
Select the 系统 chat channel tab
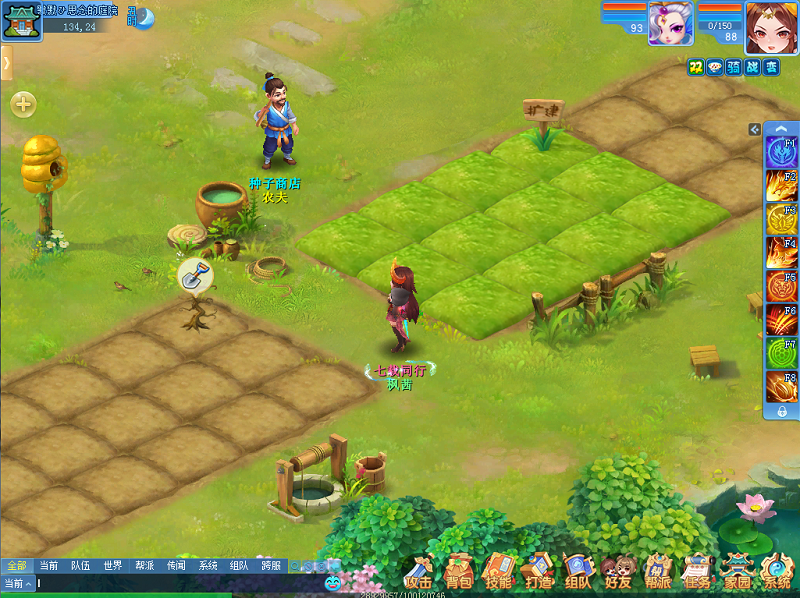(x=207, y=565)
